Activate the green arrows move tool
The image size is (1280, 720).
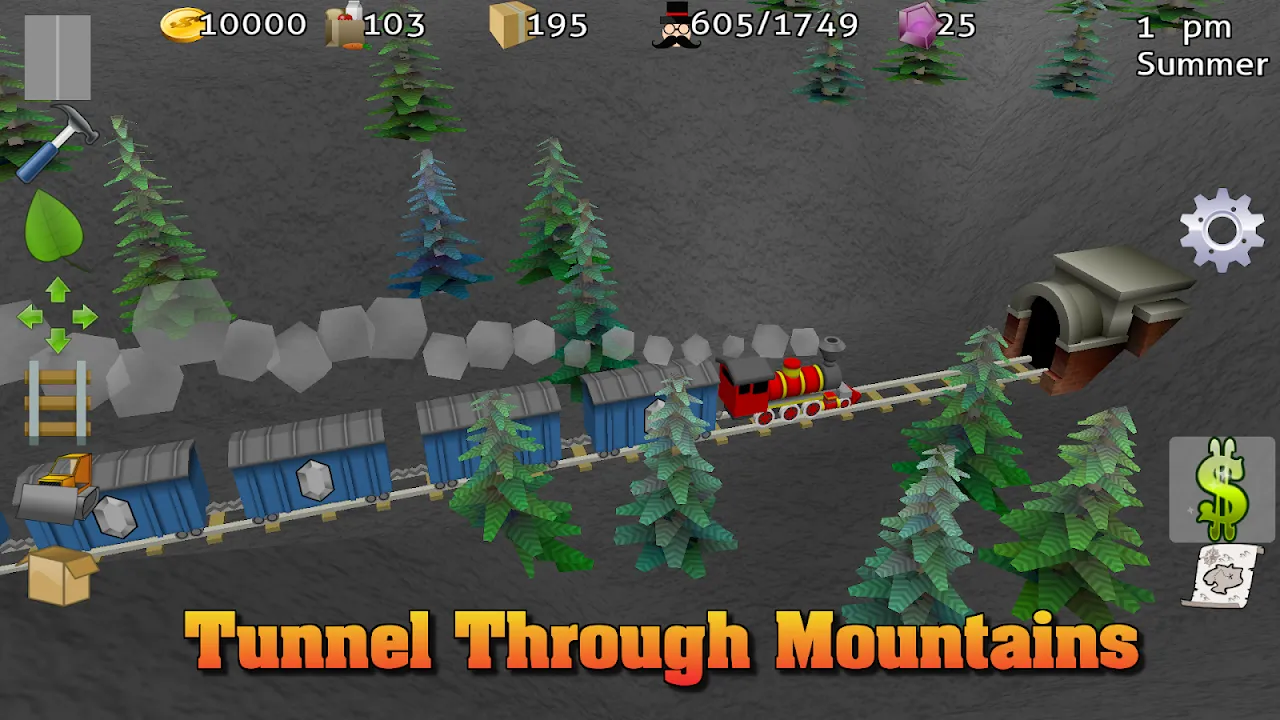pyautogui.click(x=57, y=316)
